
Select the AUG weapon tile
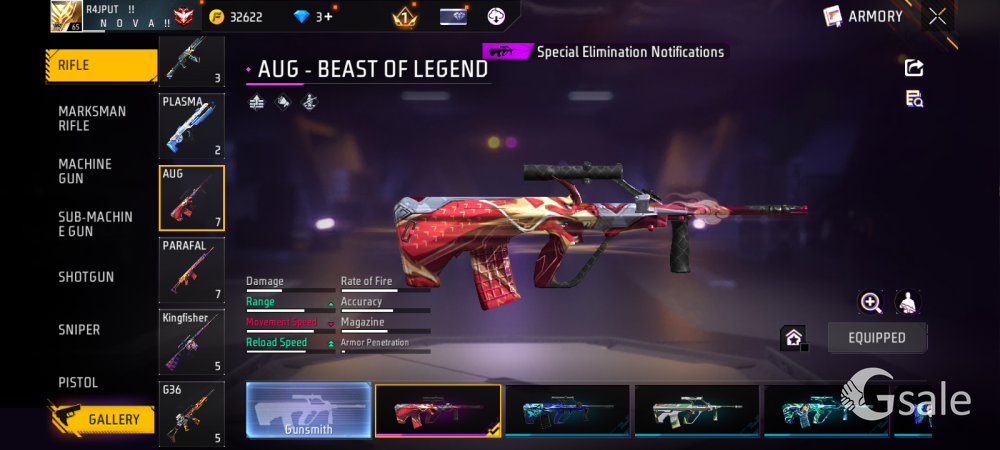coord(191,198)
